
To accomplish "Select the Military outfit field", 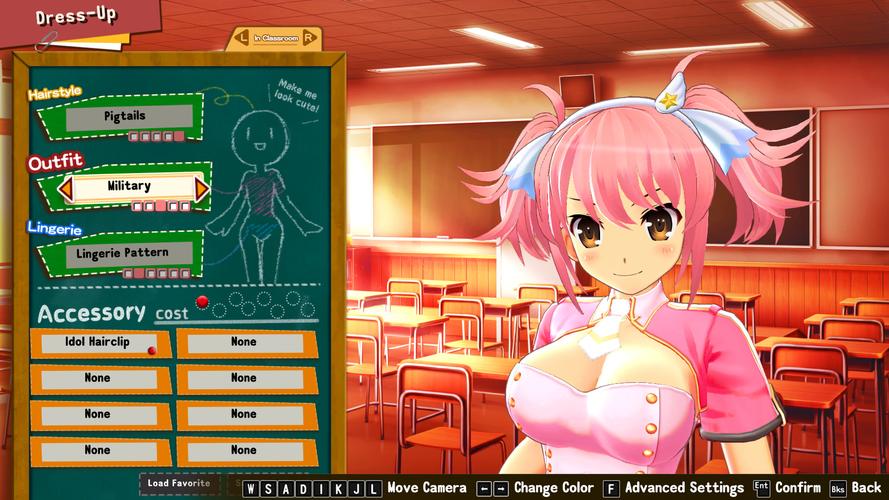I will pyautogui.click(x=130, y=187).
